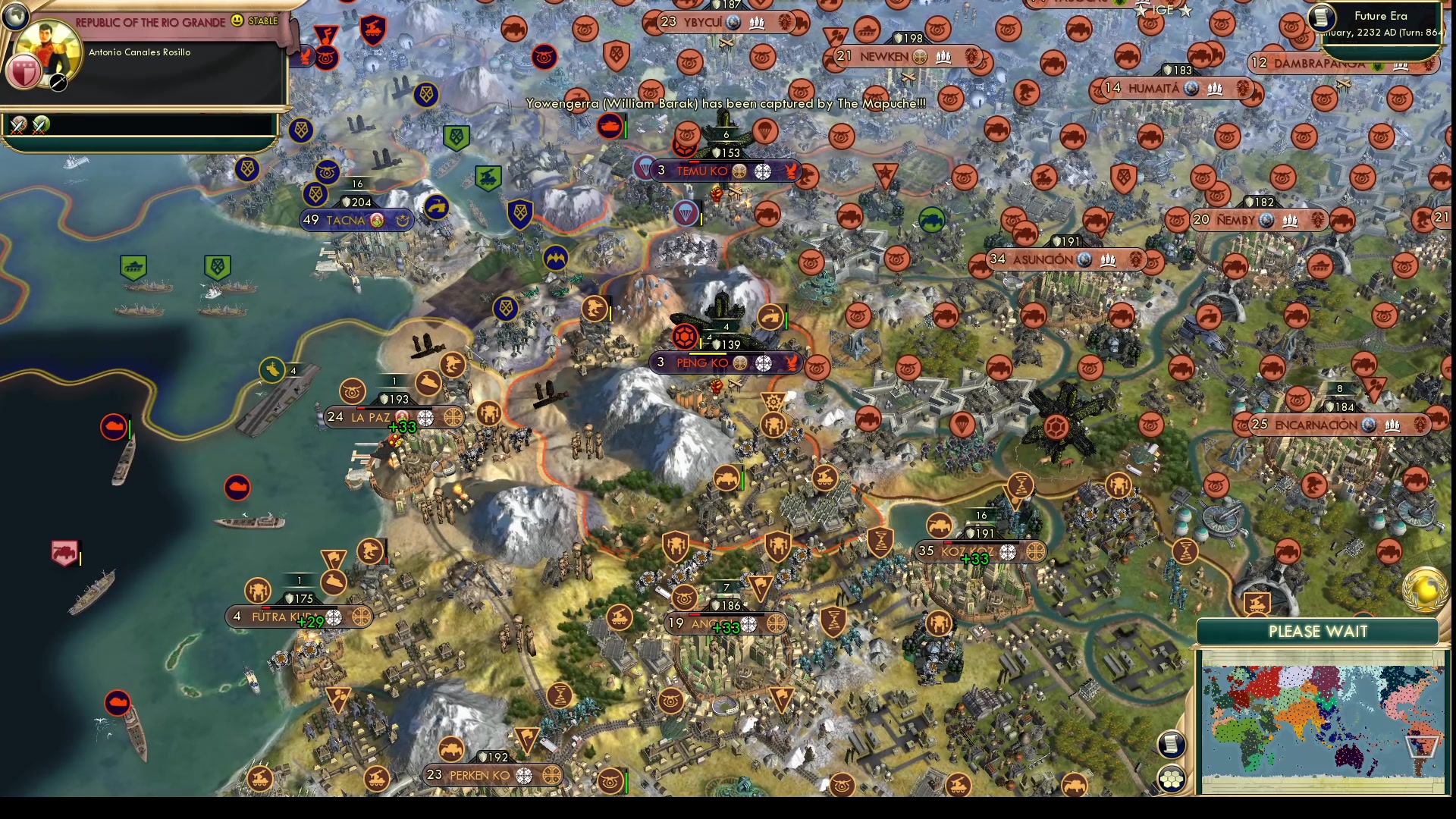The width and height of the screenshot is (1456, 819).
Task: Click the minimap to jump elsewhere
Action: (x=1319, y=720)
